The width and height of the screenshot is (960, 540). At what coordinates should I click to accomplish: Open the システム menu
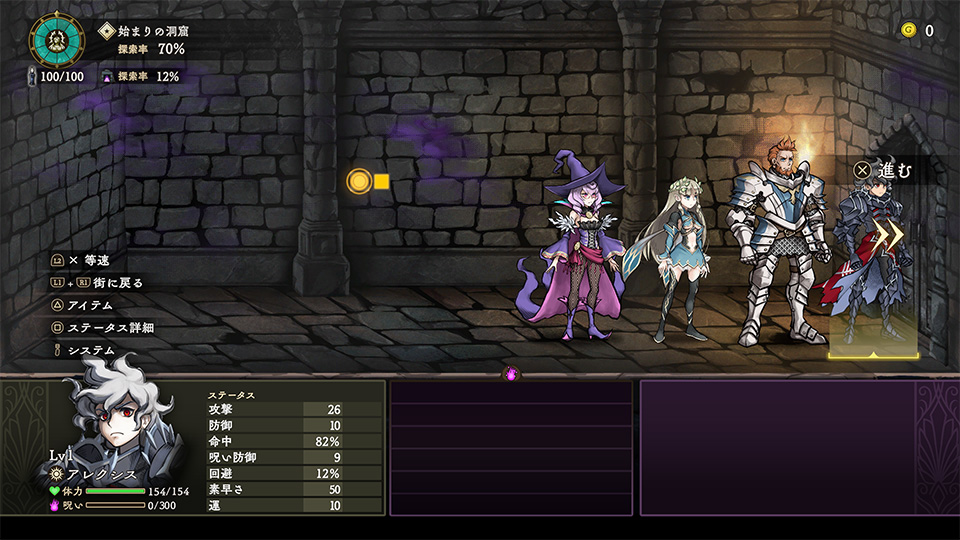pos(90,350)
